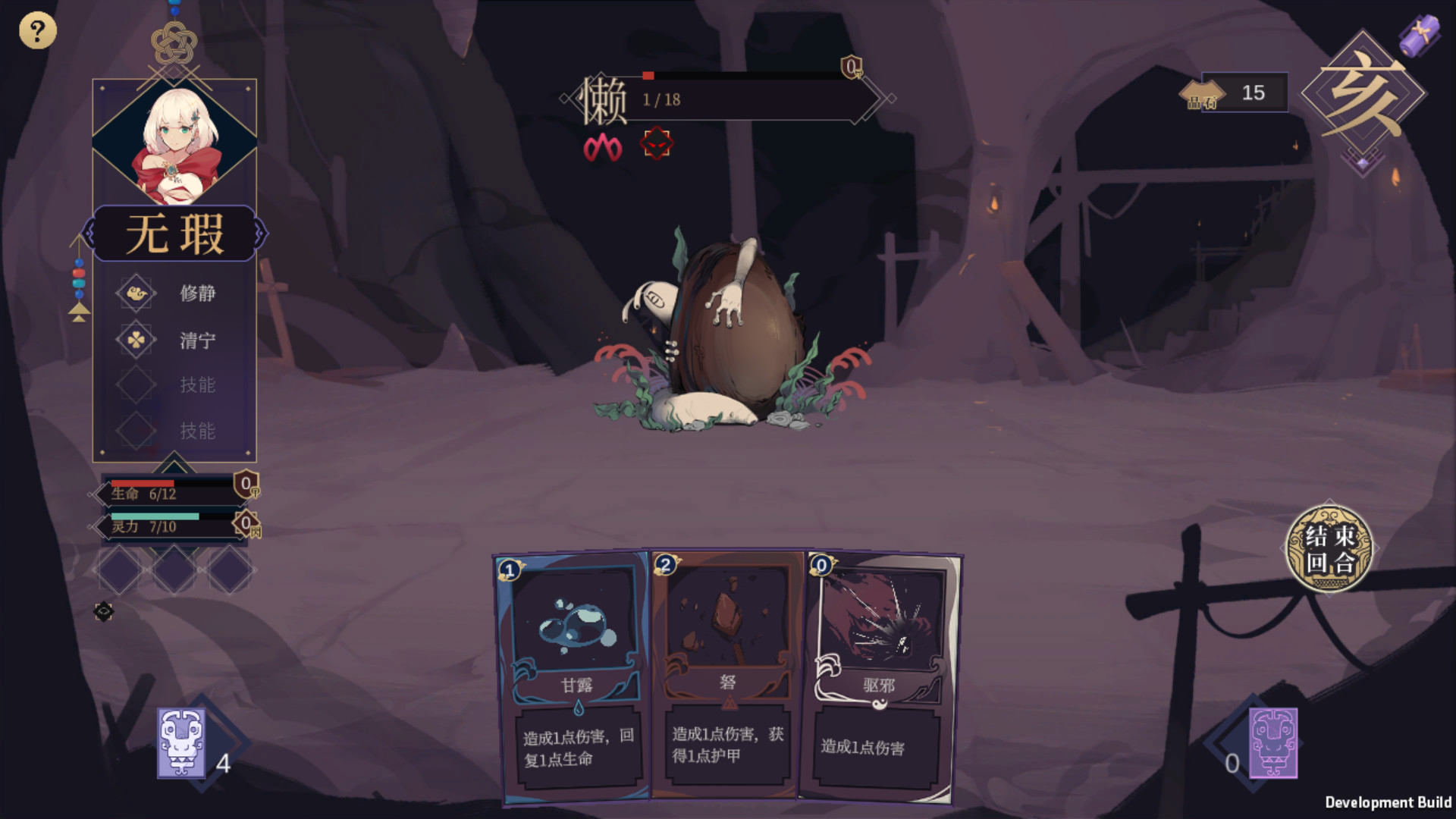End the turn with 结束回合
1456x819 pixels.
(1329, 549)
